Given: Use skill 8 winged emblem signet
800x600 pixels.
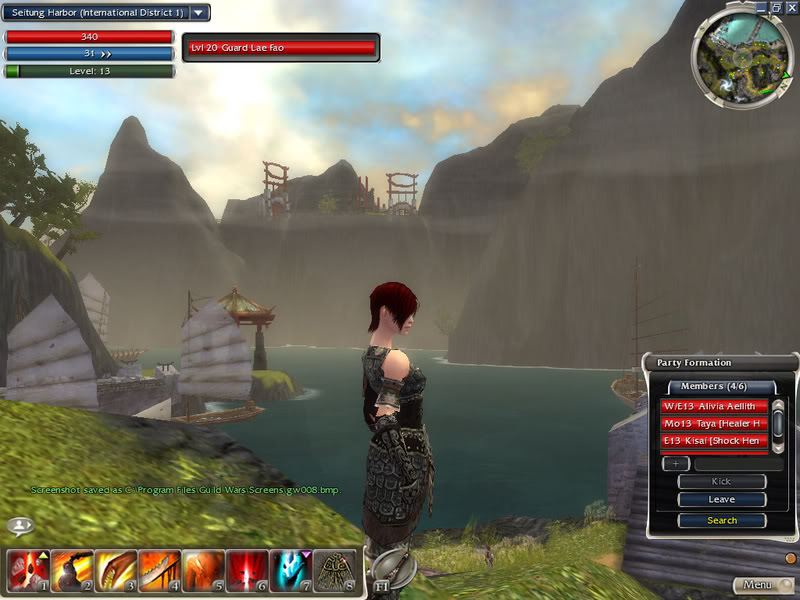Looking at the screenshot, I should [335, 572].
